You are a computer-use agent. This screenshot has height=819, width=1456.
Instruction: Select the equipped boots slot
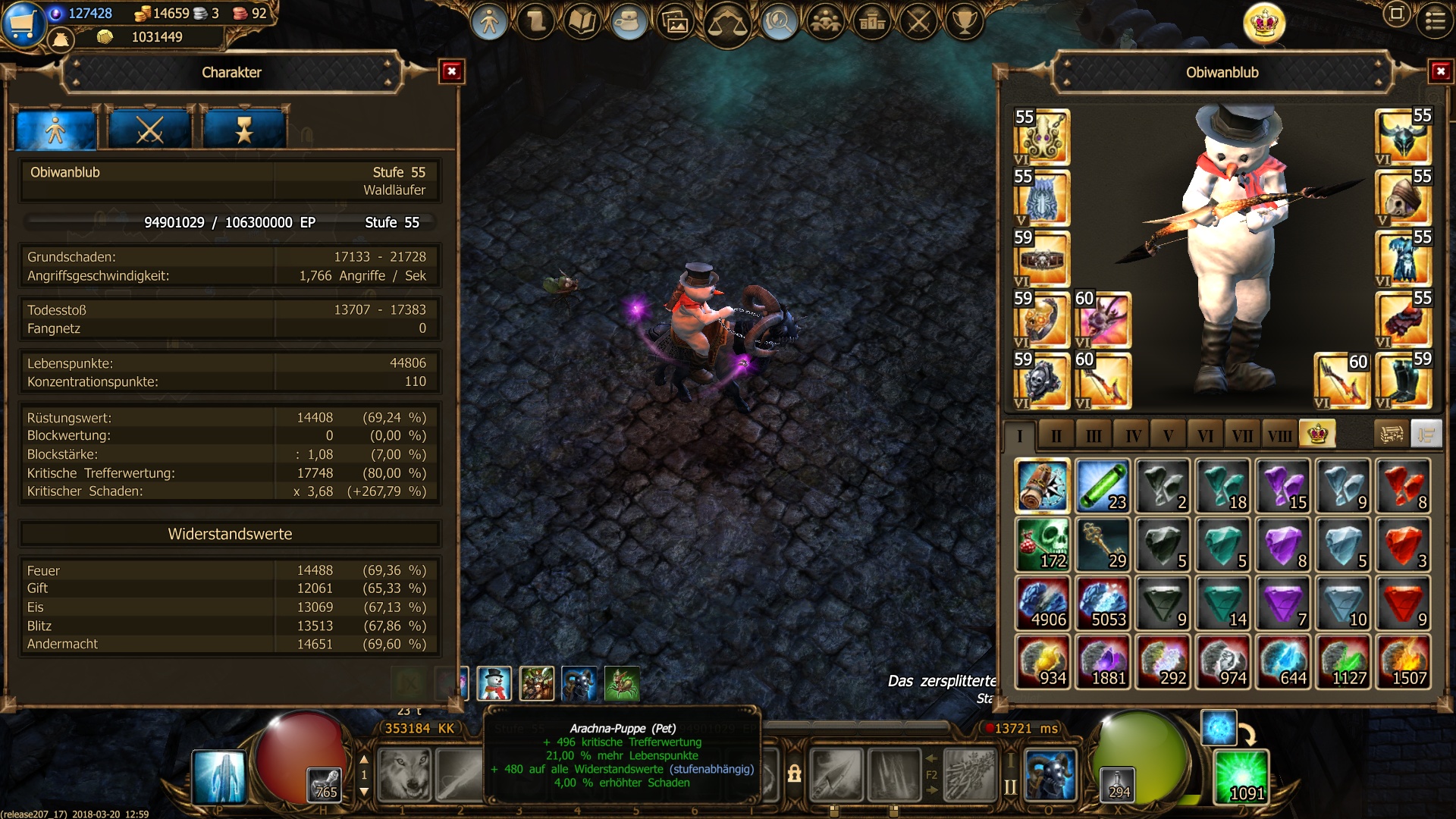point(1403,381)
